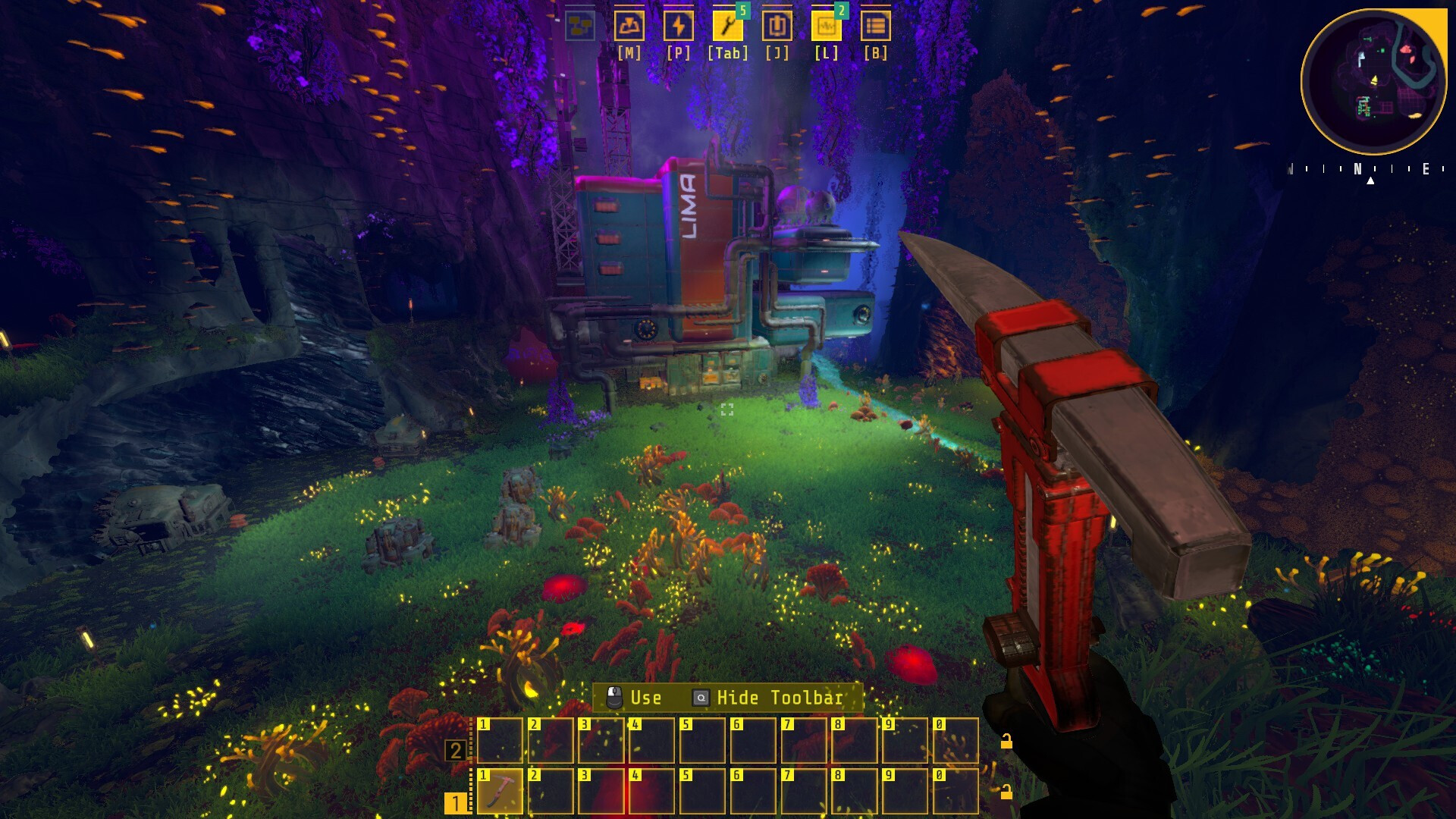Select the greyed tech-tree flowchart icon

579,25
